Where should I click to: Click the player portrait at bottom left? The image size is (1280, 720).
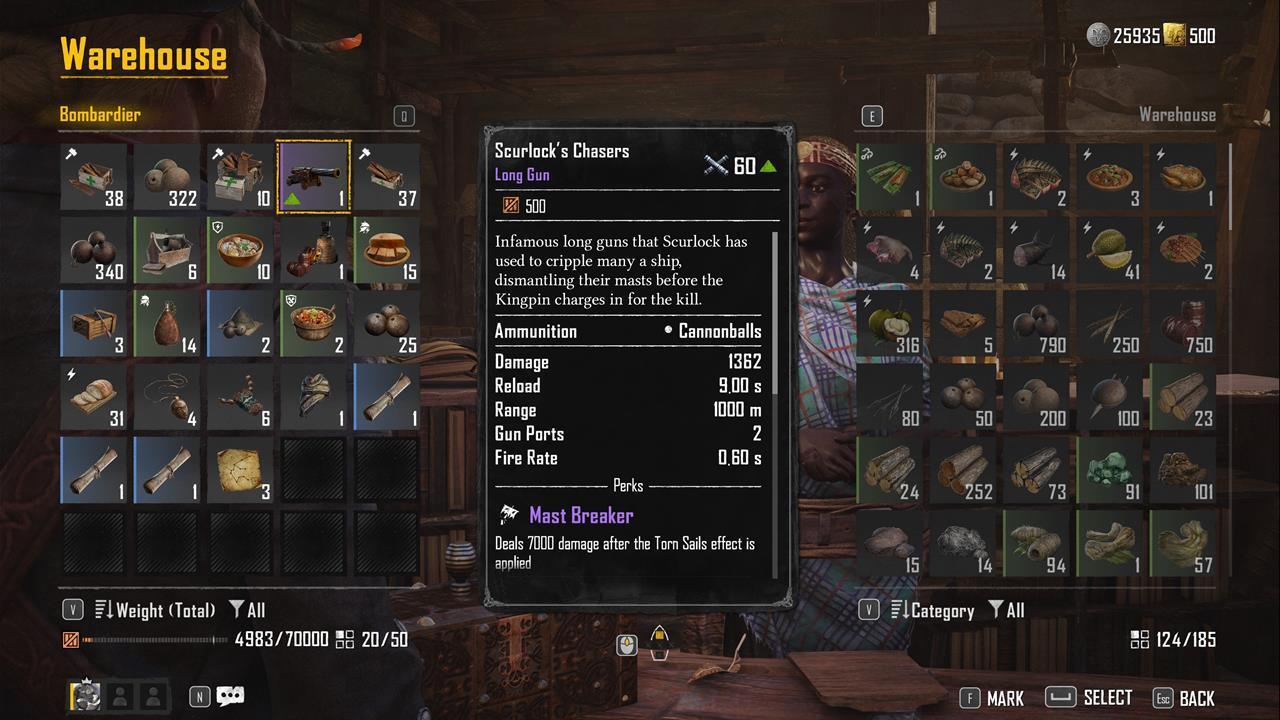tap(84, 694)
